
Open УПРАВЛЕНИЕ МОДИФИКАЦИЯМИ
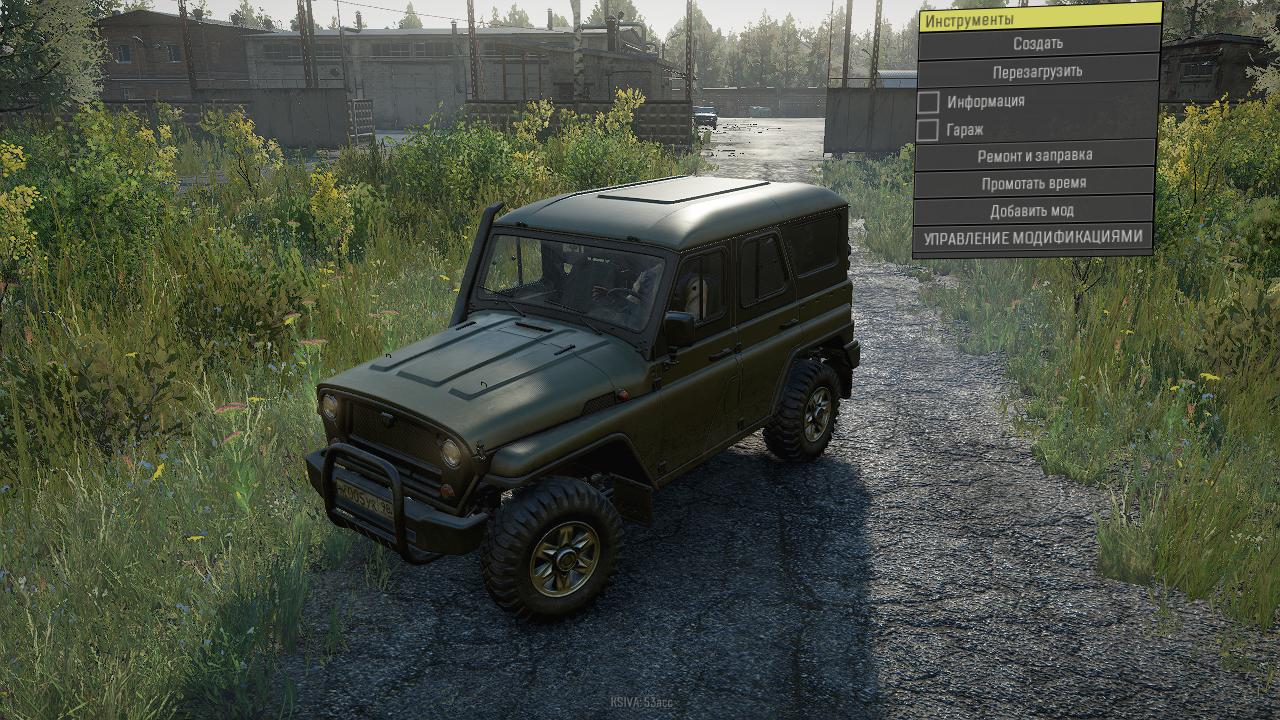1032,238
